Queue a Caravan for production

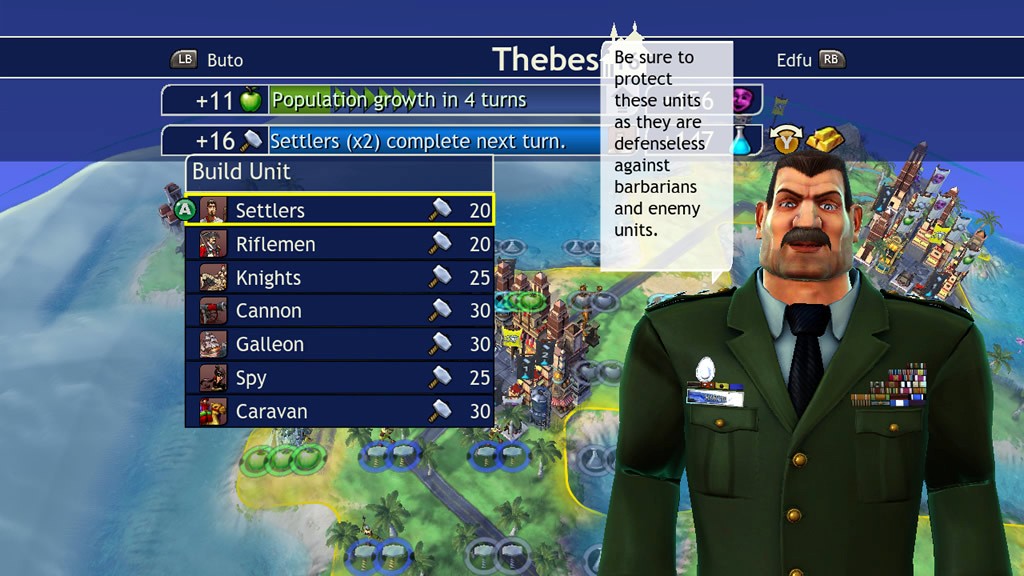pos(339,411)
